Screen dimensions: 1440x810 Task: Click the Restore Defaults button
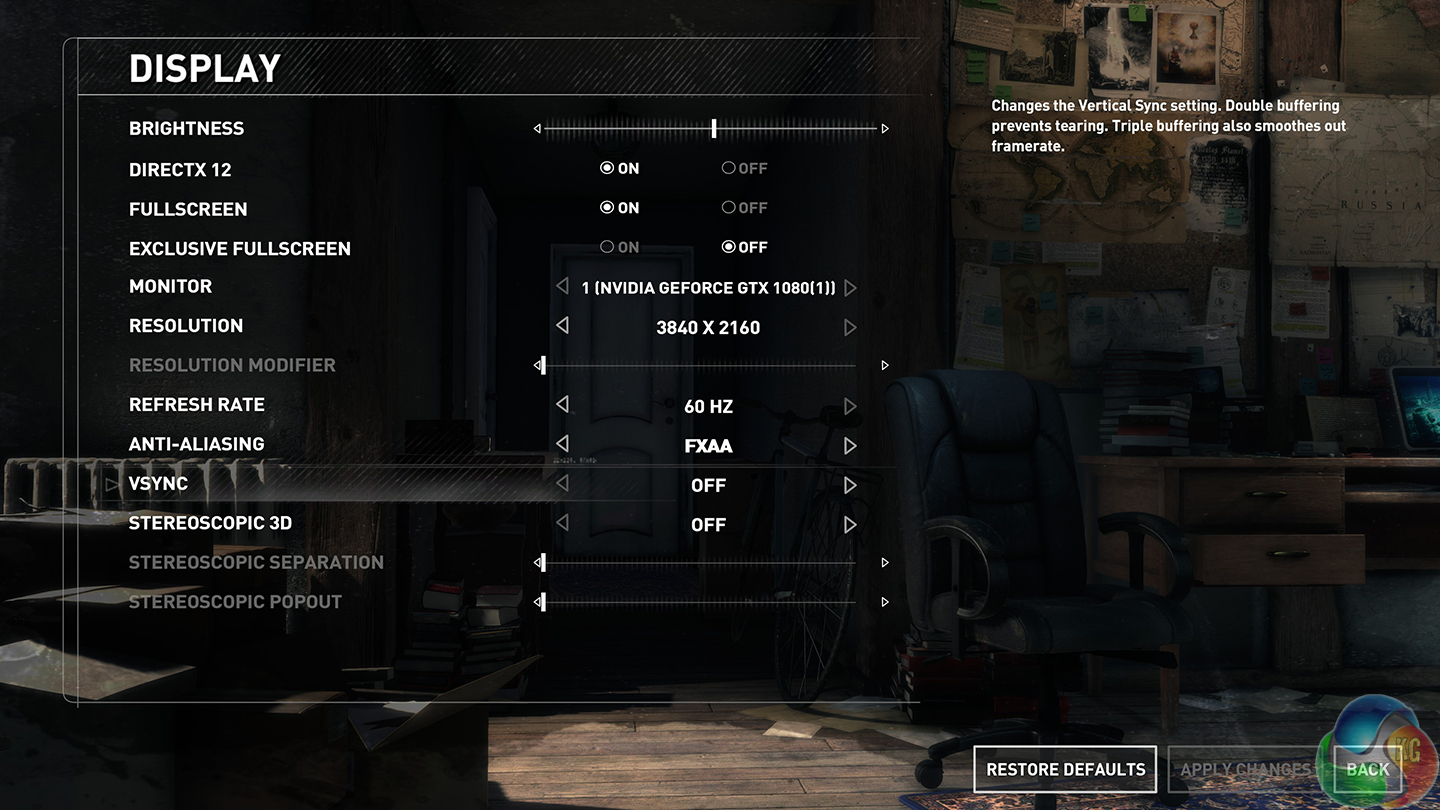1065,769
